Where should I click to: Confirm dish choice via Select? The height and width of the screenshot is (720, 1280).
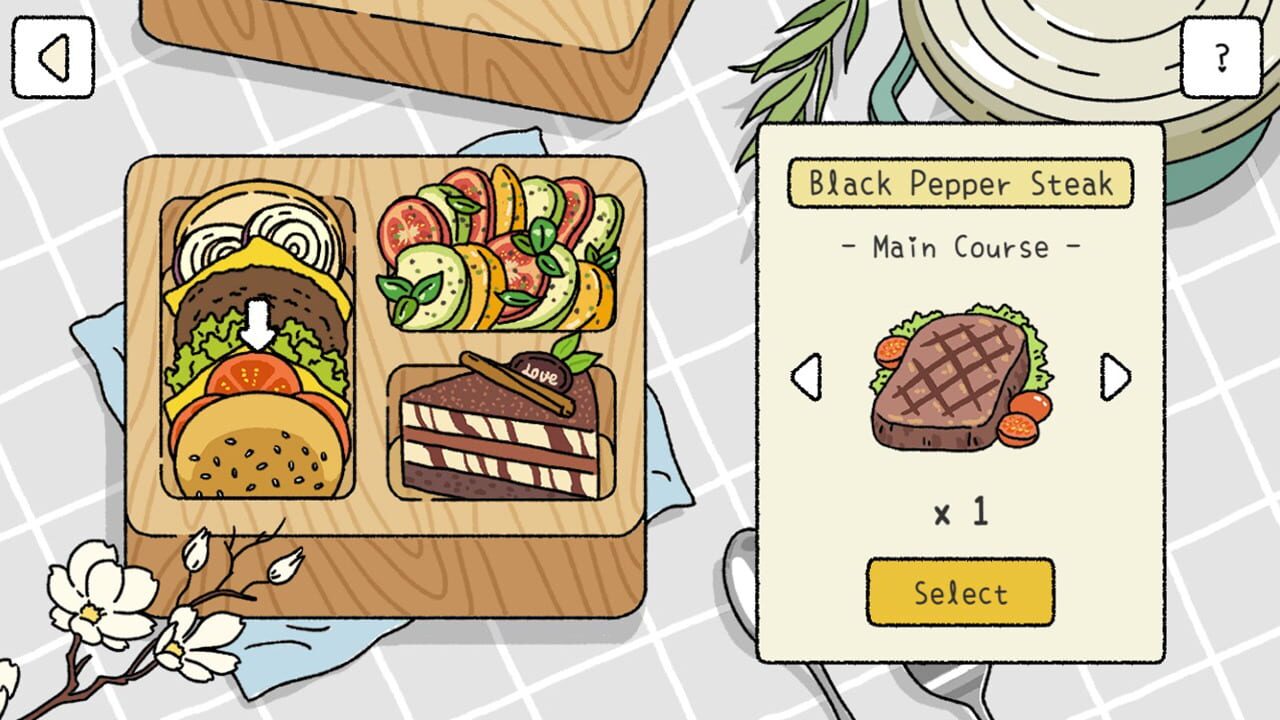tap(959, 592)
